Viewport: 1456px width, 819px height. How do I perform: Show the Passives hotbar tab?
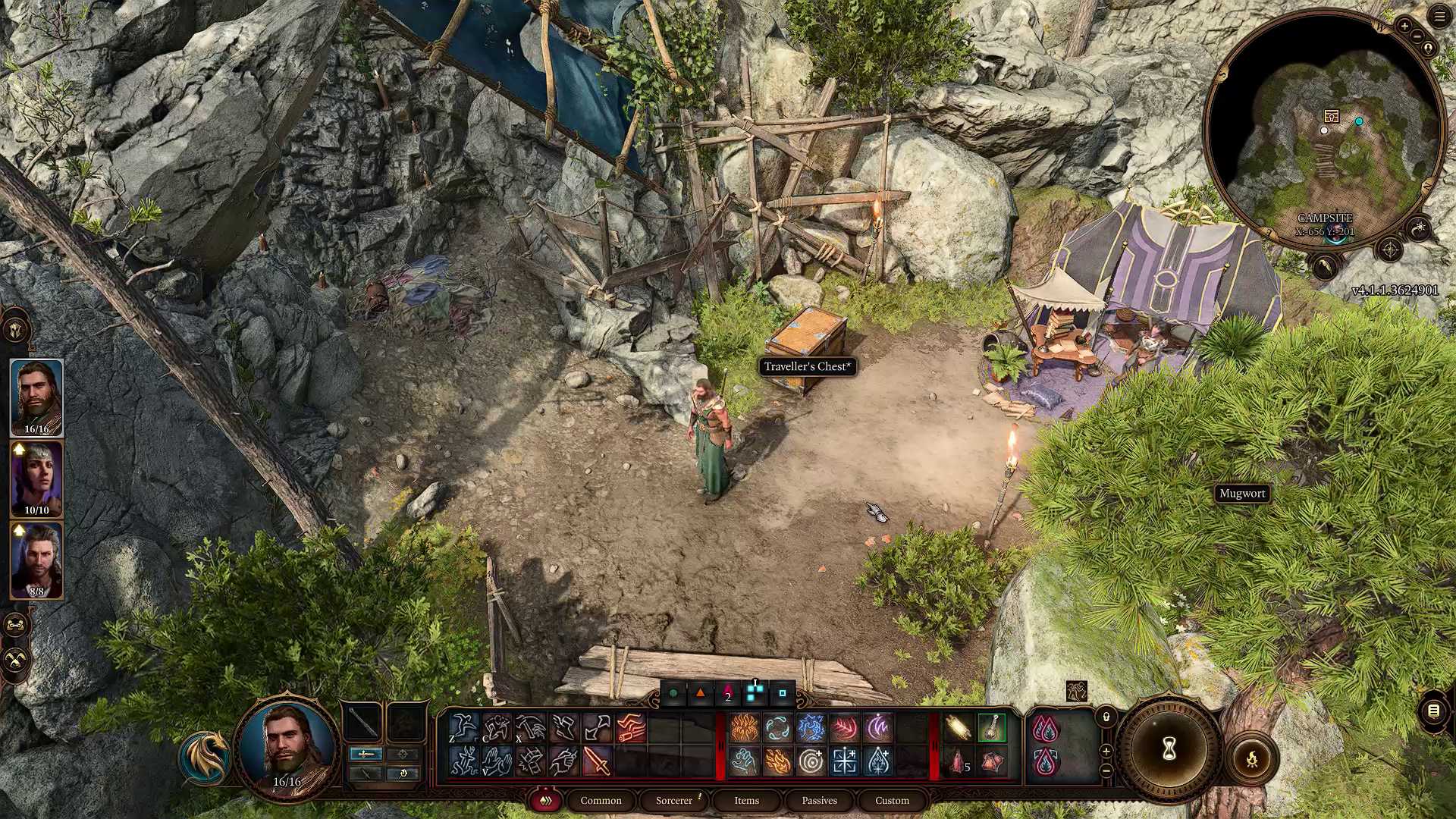tap(819, 800)
